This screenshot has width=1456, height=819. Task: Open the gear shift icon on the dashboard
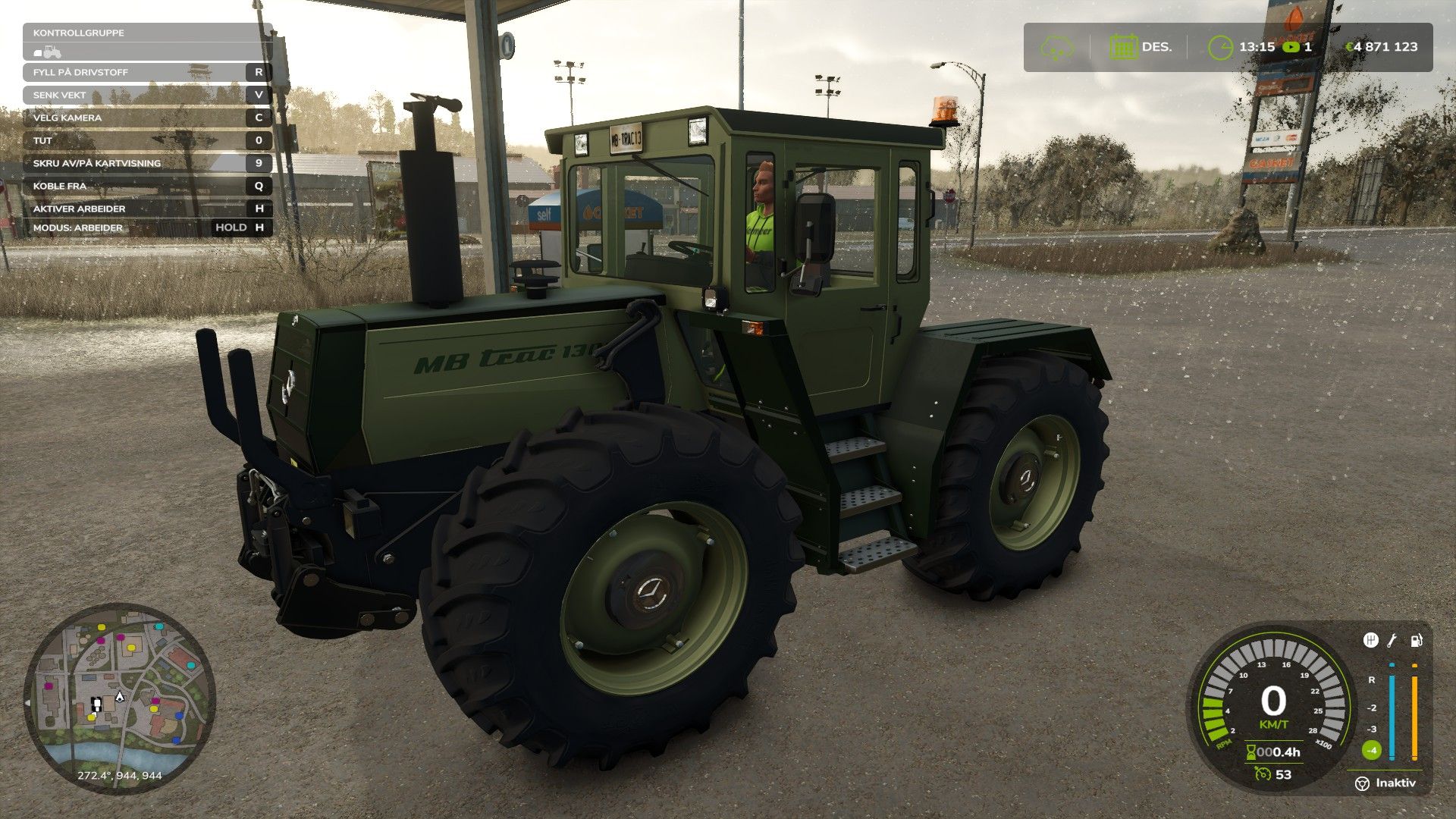pyautogui.click(x=1370, y=641)
